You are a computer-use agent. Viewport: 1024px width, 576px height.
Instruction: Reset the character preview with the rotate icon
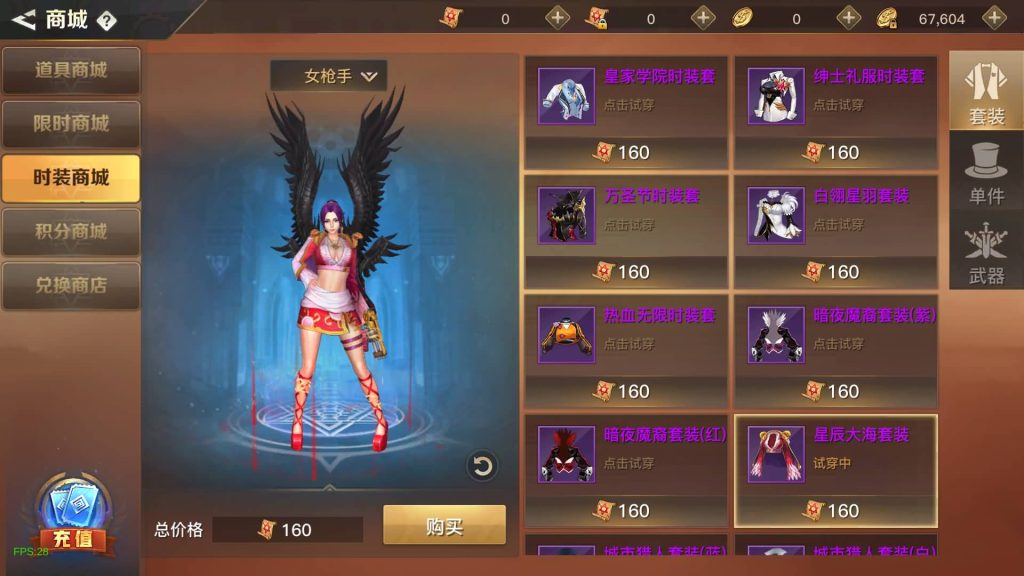(x=482, y=465)
